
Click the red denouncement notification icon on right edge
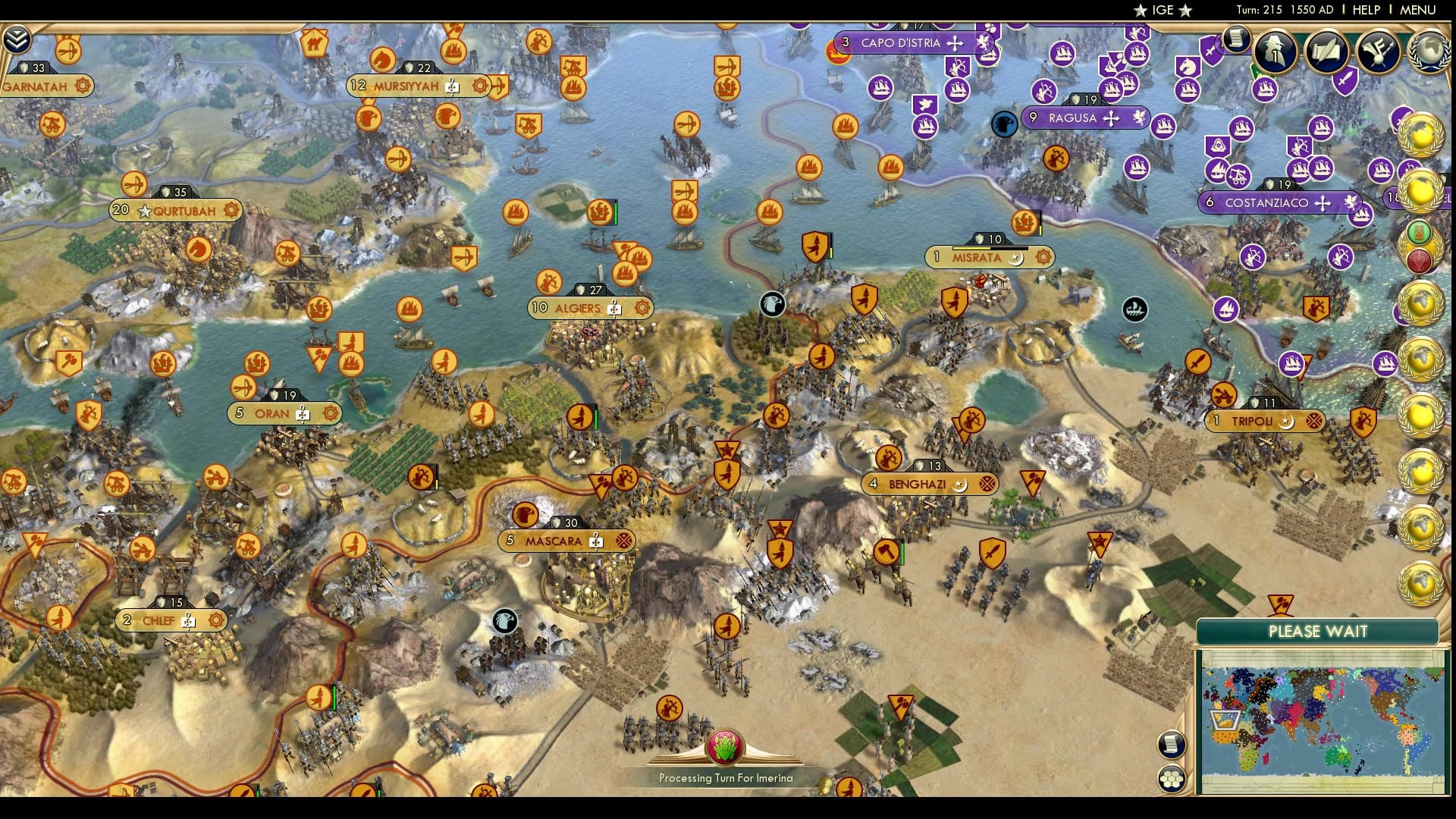coord(1419,259)
